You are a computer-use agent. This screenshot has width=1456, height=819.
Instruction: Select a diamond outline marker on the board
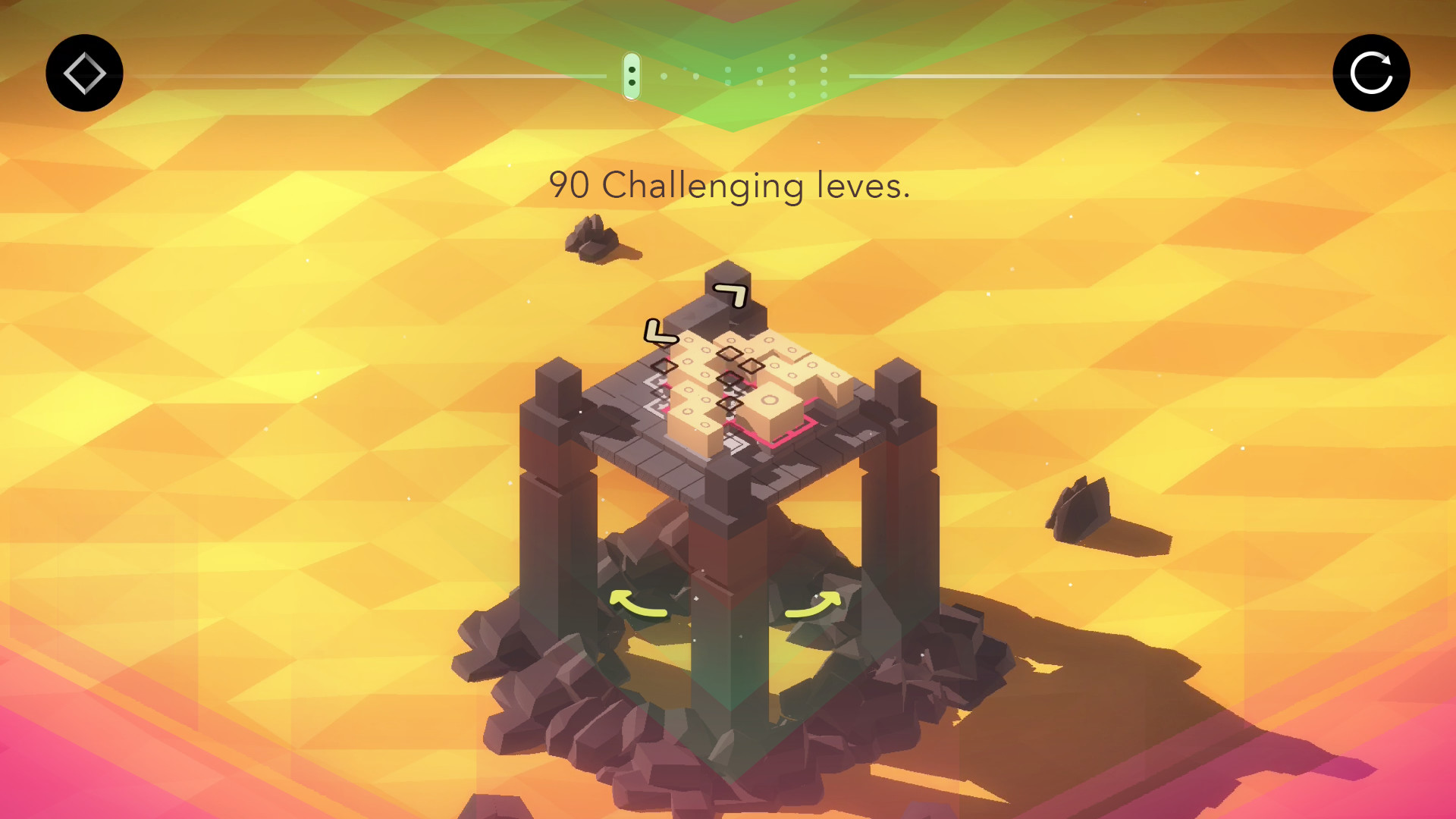pos(728,353)
